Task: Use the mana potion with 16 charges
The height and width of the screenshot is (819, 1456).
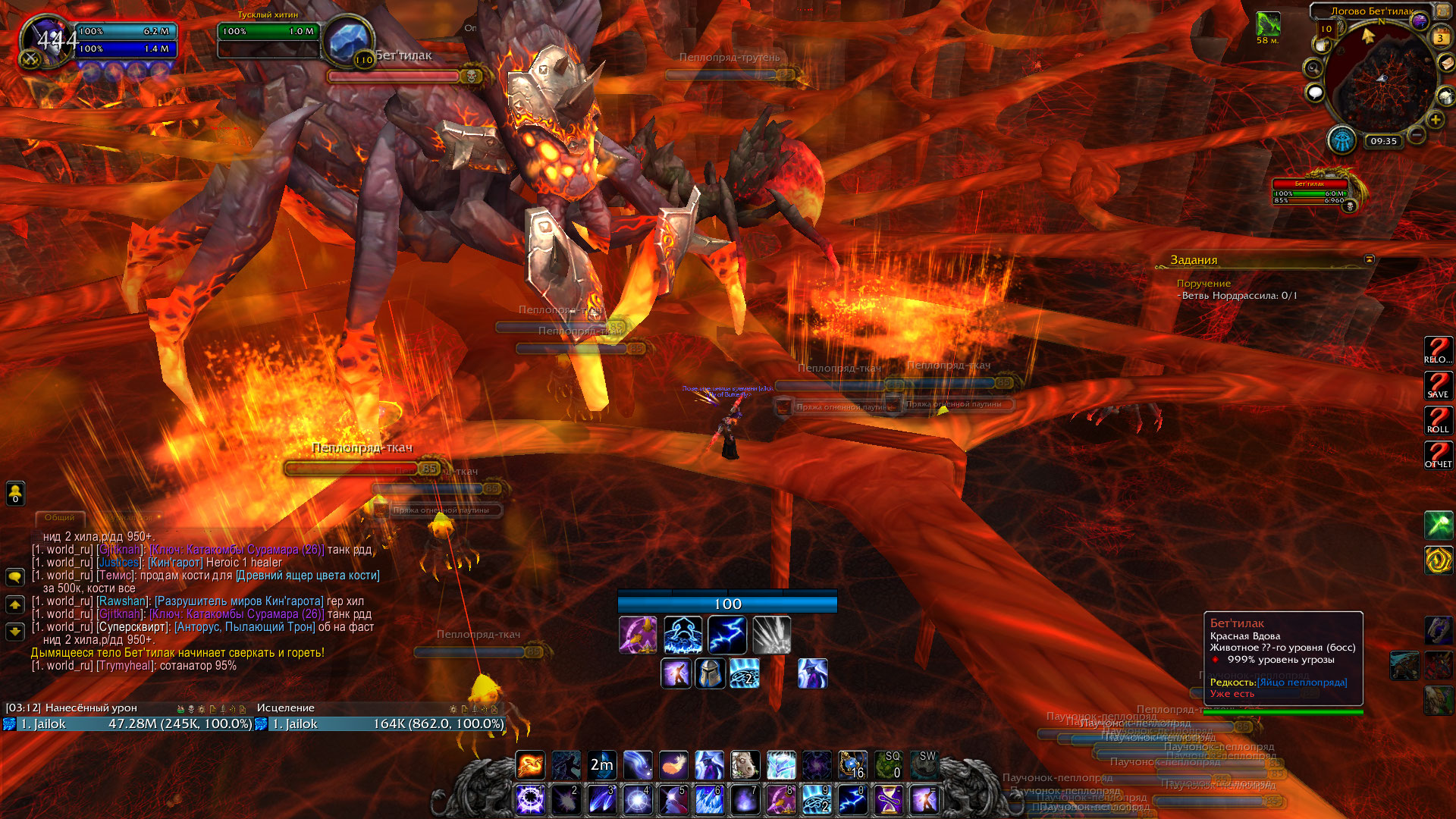Action: point(852,765)
